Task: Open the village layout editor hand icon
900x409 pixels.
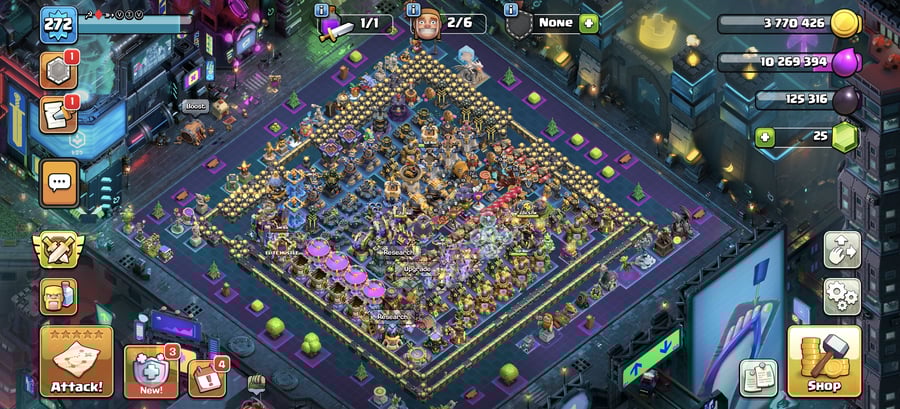Action: click(x=842, y=250)
